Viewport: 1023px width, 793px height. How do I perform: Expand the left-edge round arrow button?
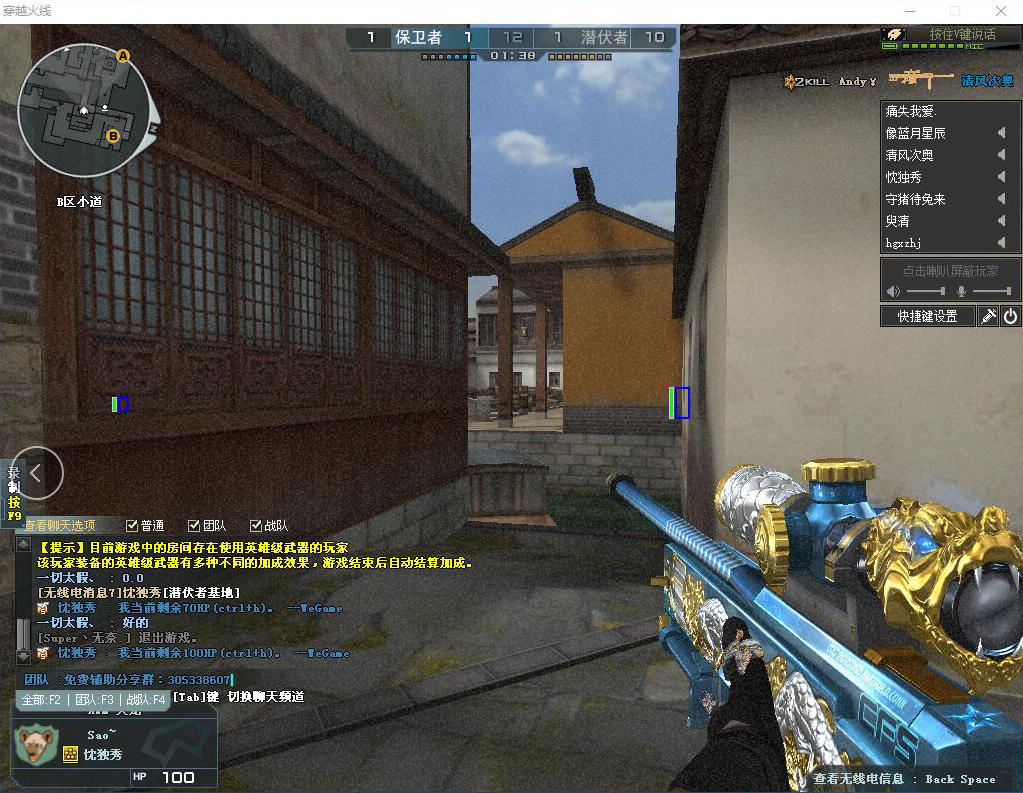tap(37, 473)
